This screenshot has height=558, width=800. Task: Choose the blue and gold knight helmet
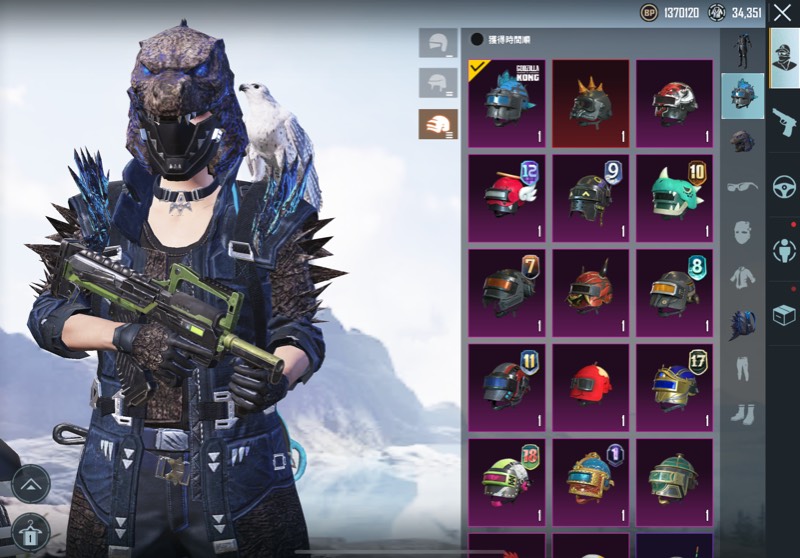click(x=674, y=386)
